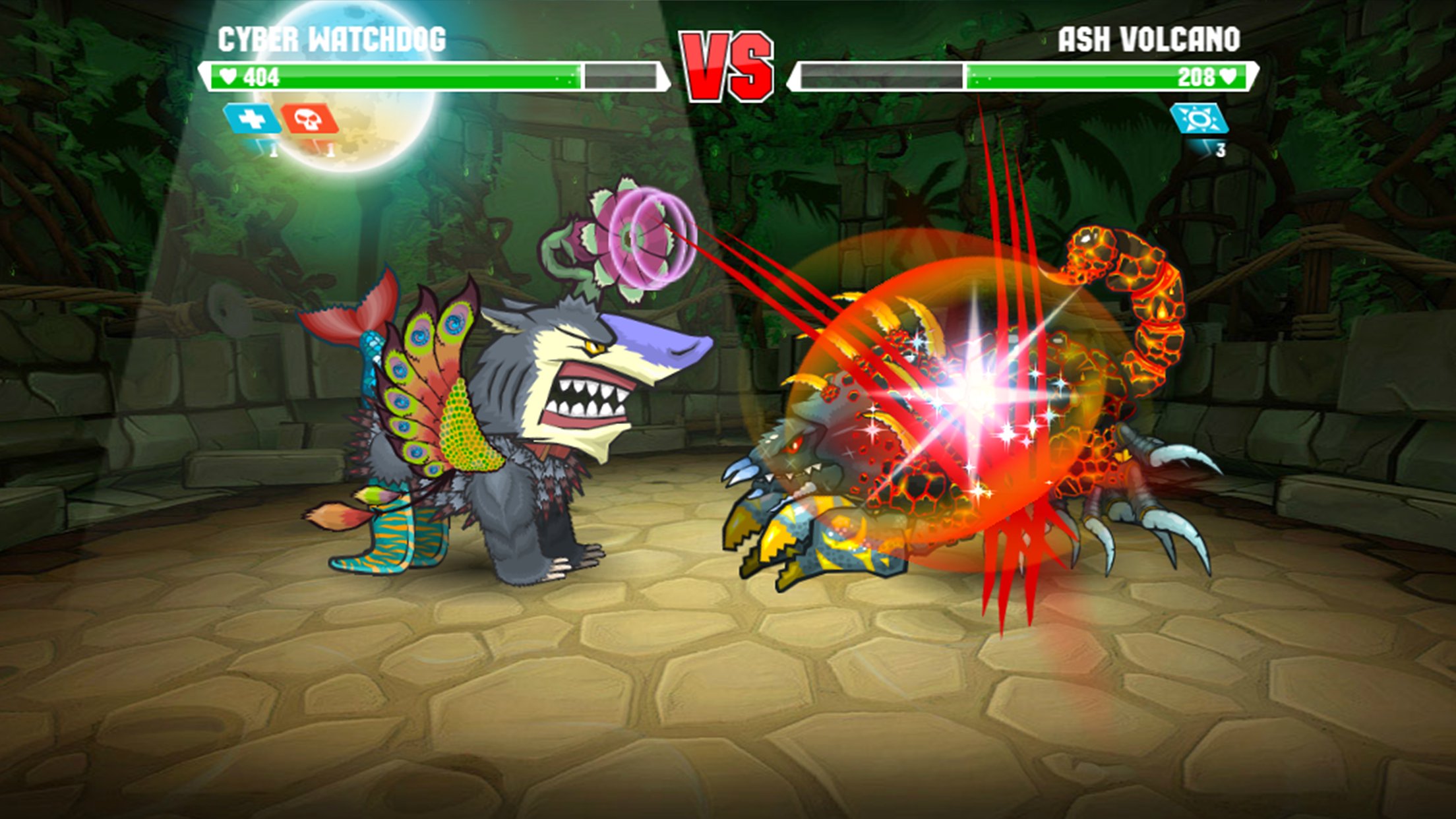The image size is (1456, 819).
Task: Click the heart icon beside 404
Action: [x=229, y=76]
